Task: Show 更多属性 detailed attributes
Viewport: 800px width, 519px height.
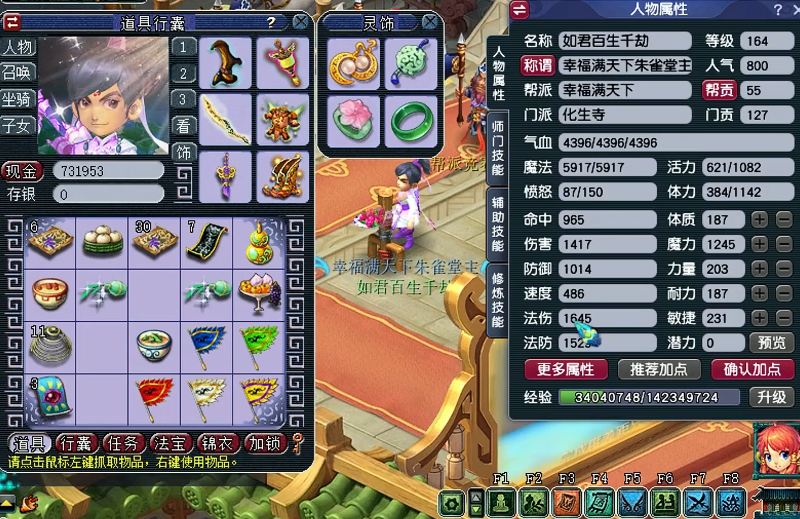Action: pyautogui.click(x=566, y=369)
